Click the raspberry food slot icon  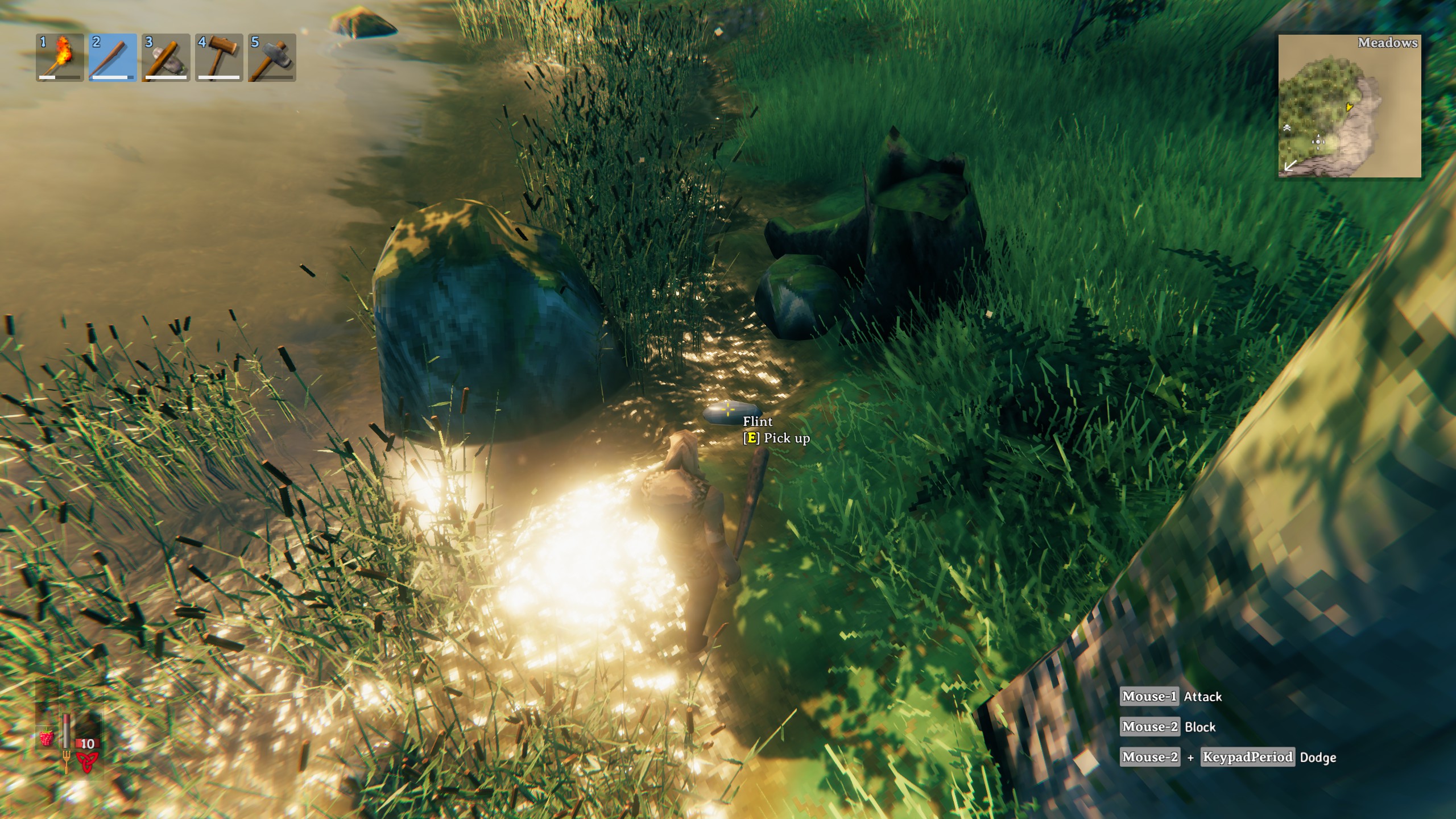click(47, 738)
